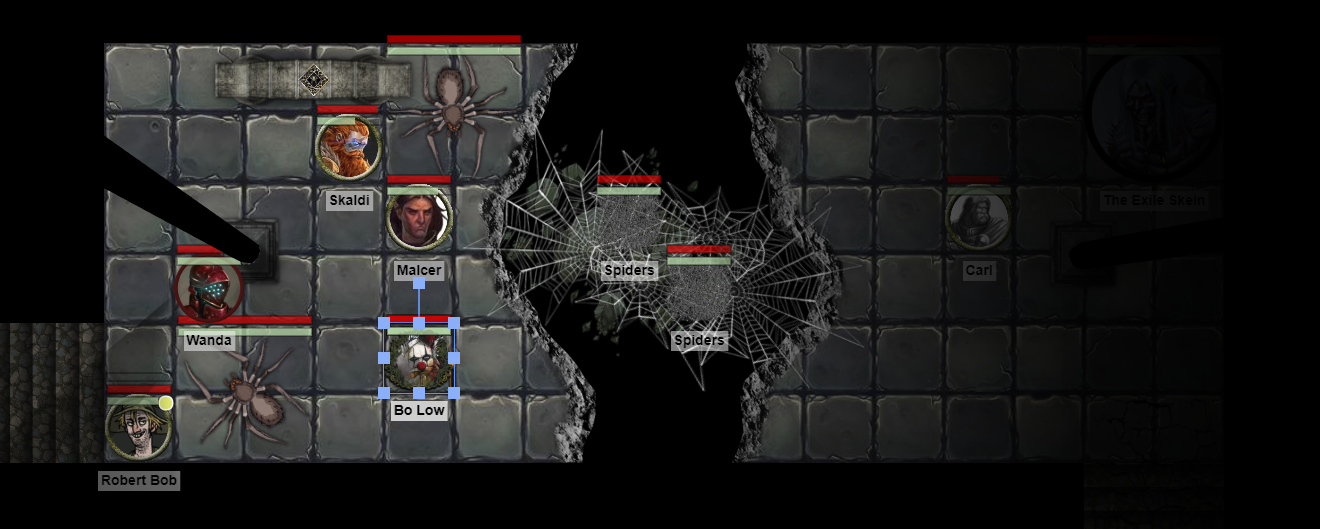Screen dimensions: 1320x529
Task: Select The Exile Skein token
Action: coord(1153,114)
